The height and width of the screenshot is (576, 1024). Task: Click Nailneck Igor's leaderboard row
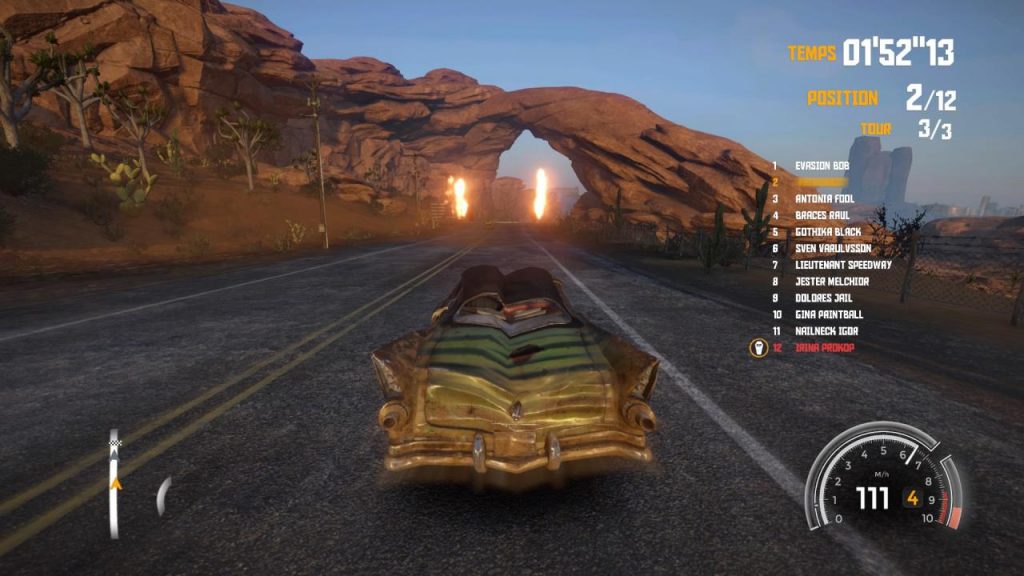(x=826, y=331)
